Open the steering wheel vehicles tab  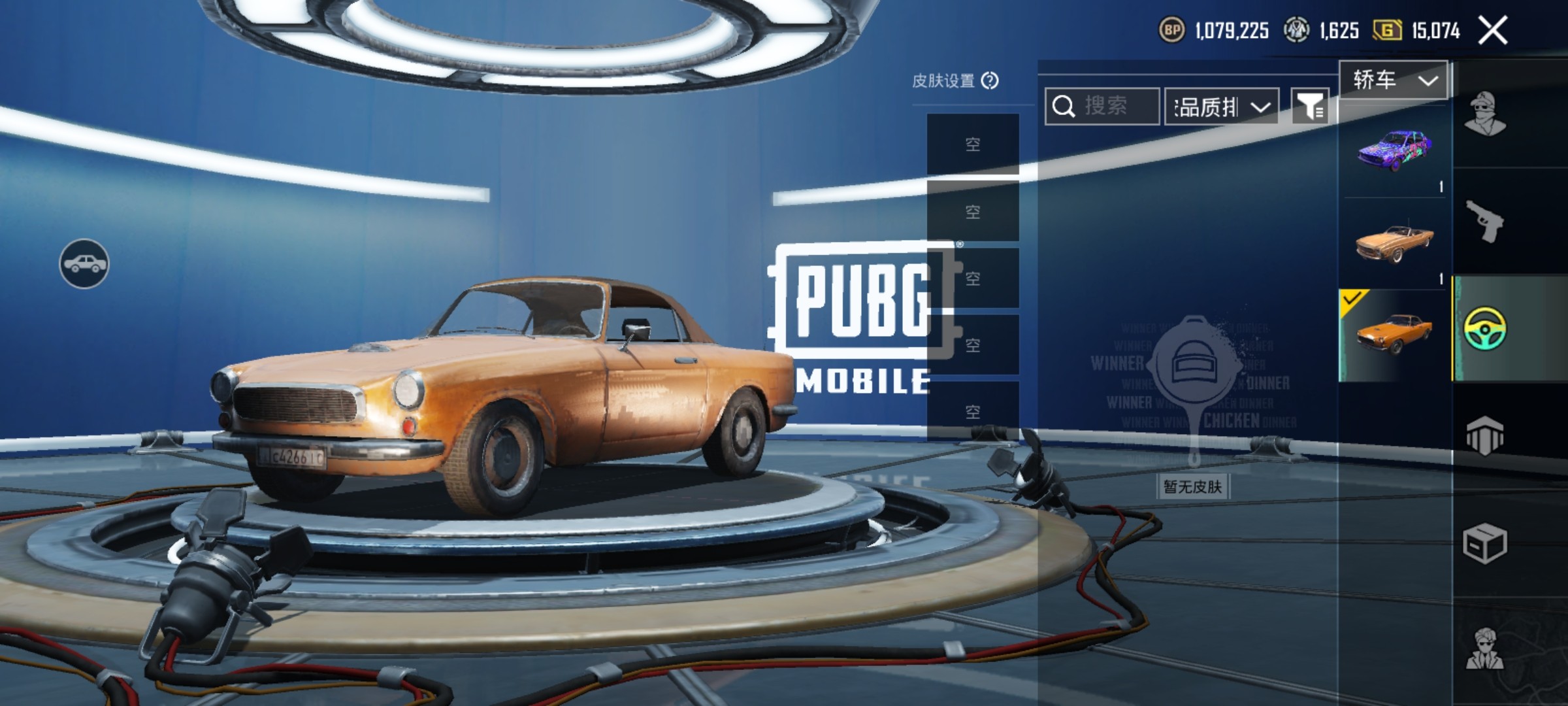pyautogui.click(x=1485, y=328)
